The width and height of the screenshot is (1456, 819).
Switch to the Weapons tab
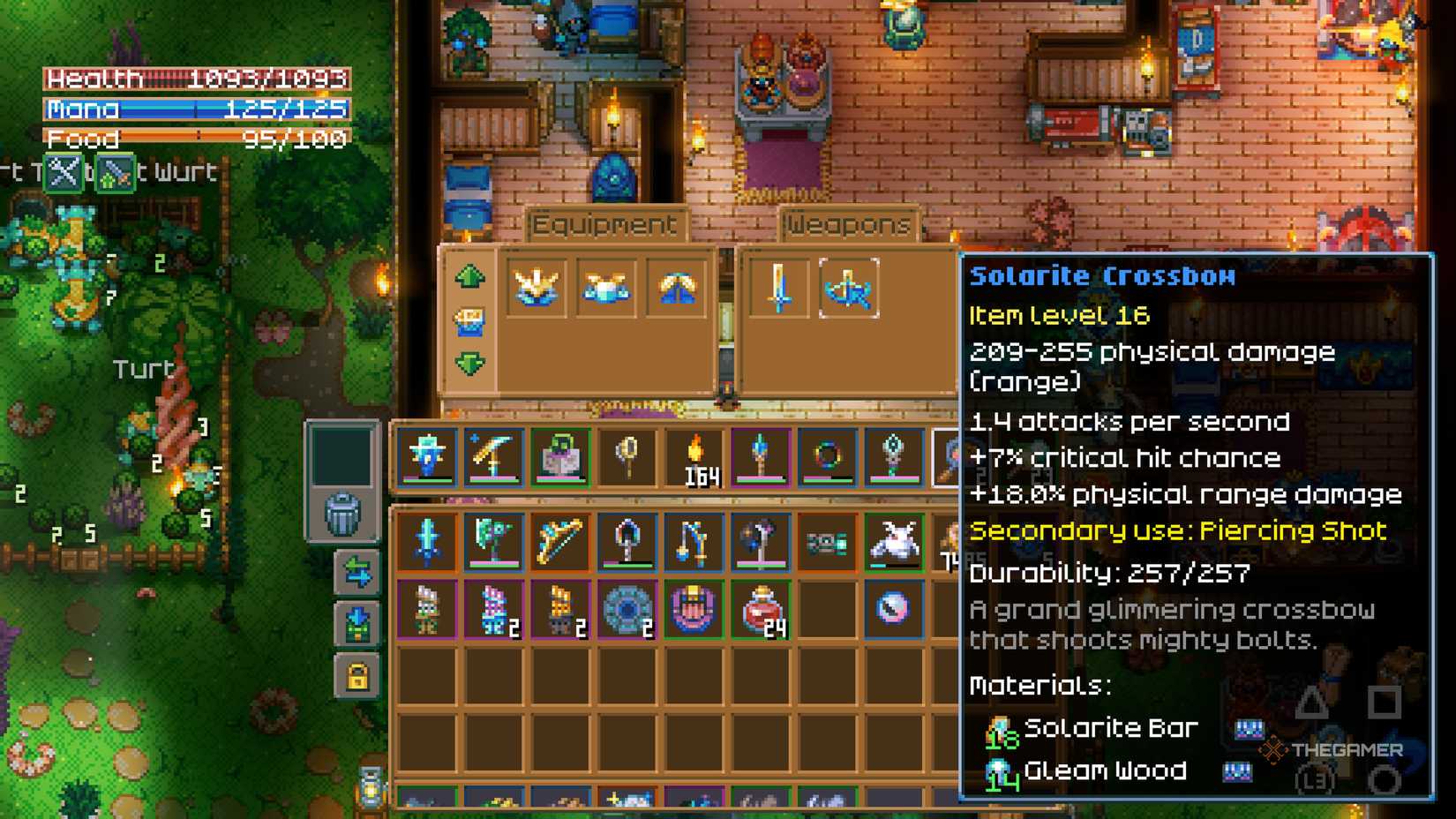847,223
